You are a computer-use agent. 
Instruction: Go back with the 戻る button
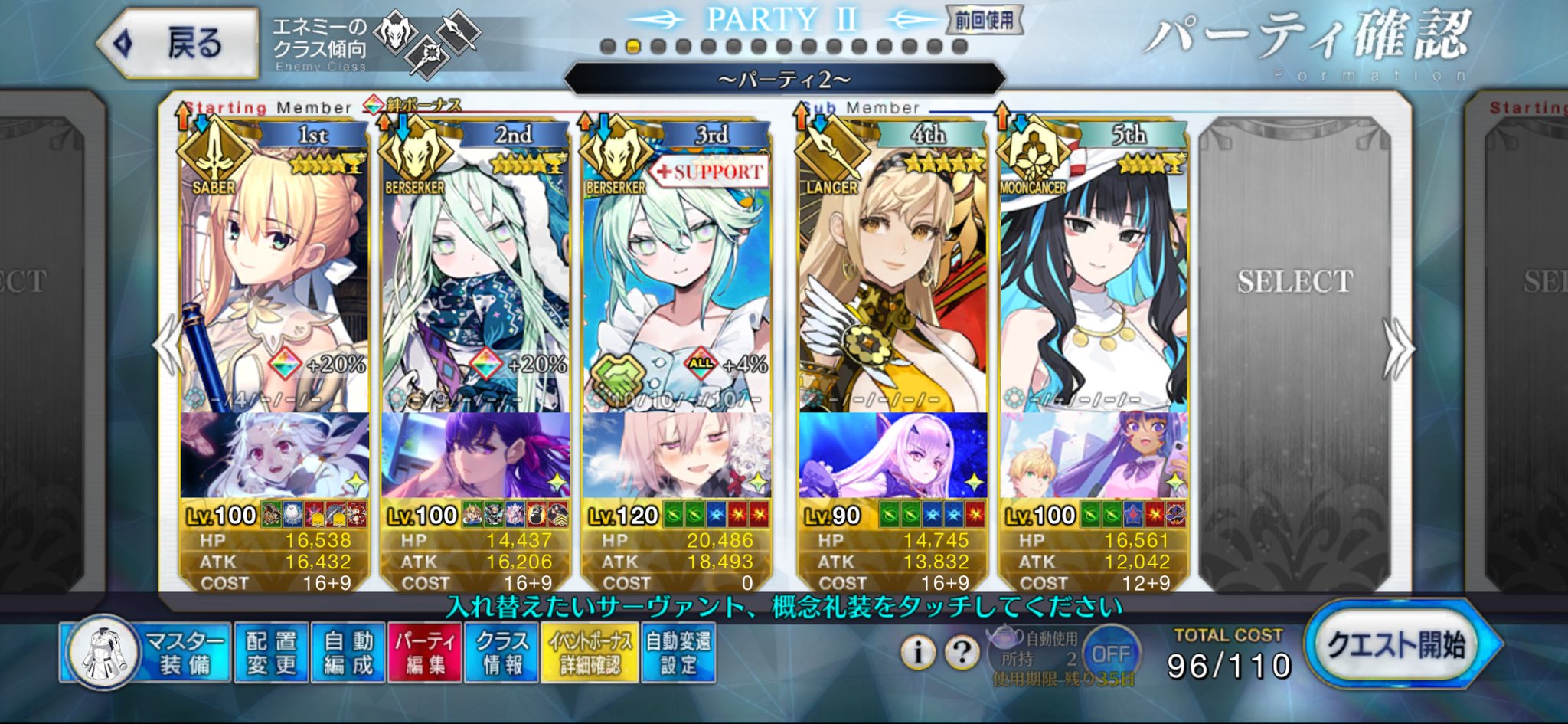pyautogui.click(x=179, y=43)
